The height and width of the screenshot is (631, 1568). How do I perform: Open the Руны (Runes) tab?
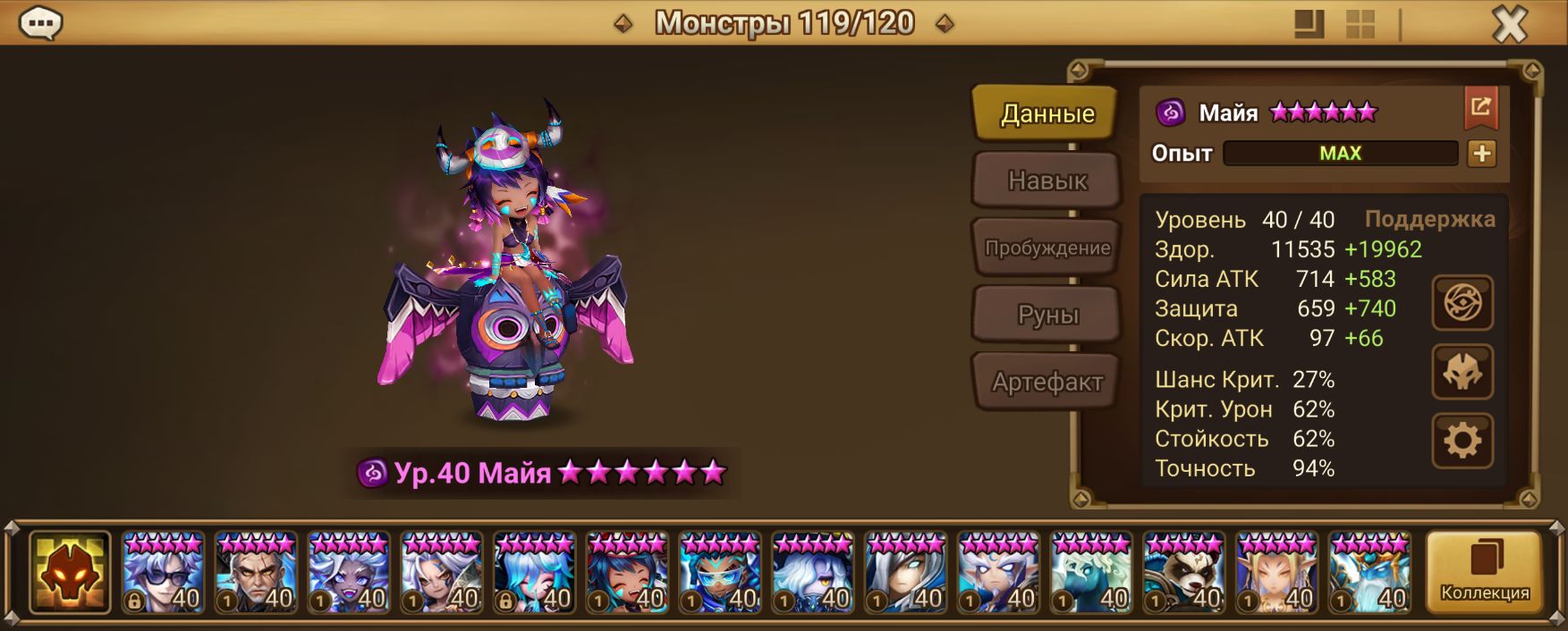click(x=1047, y=315)
